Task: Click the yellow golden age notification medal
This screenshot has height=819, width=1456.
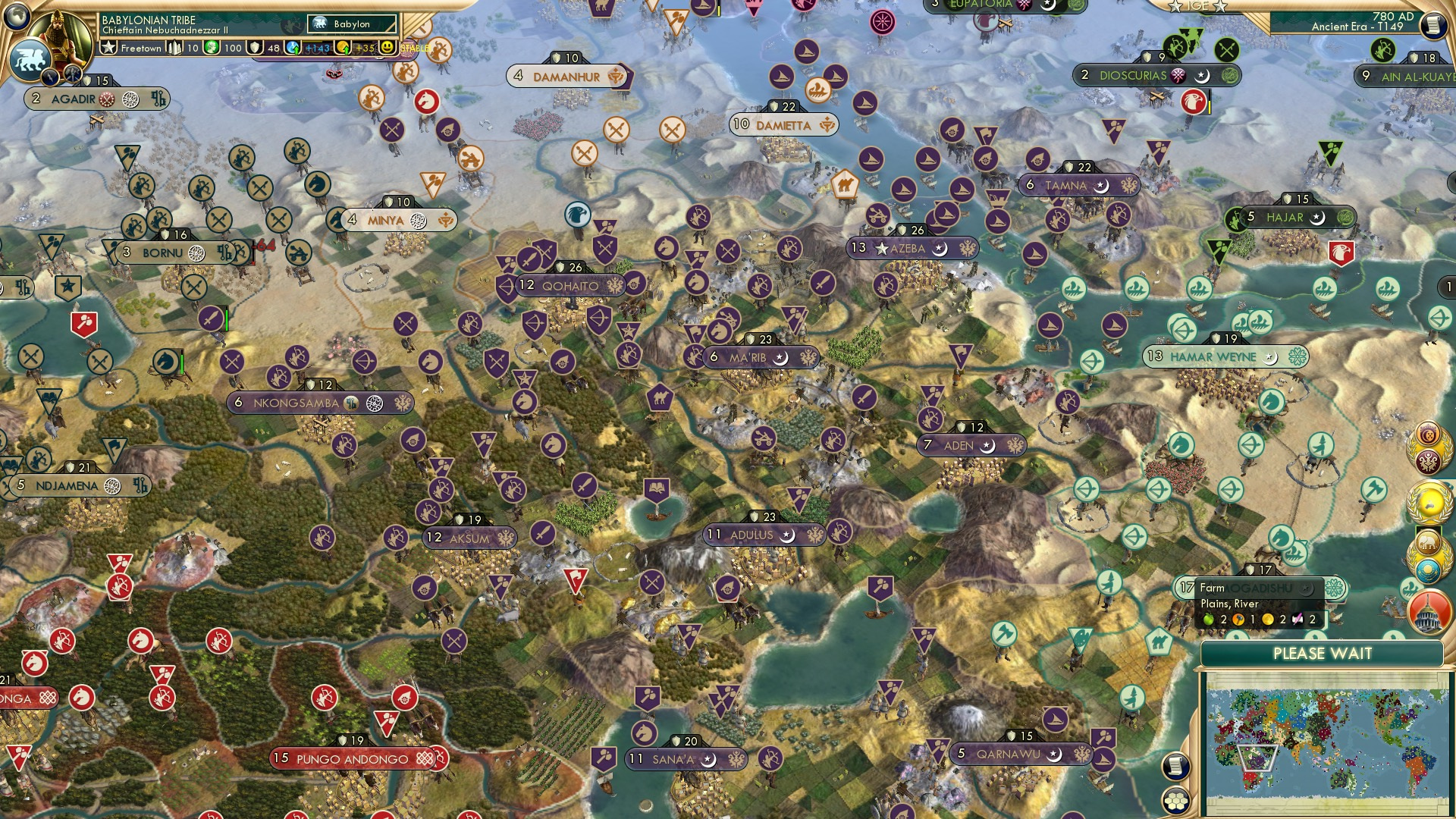Action: 1428,500
